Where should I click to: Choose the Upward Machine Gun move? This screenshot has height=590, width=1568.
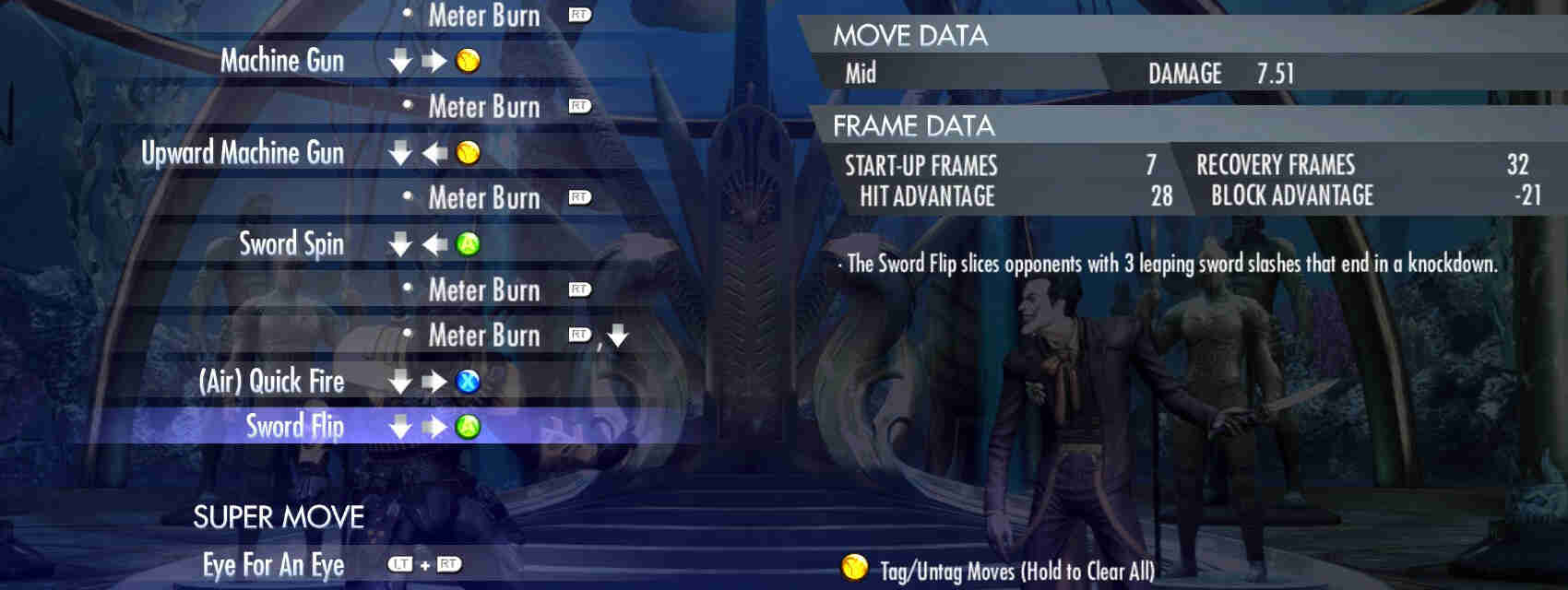pos(243,153)
